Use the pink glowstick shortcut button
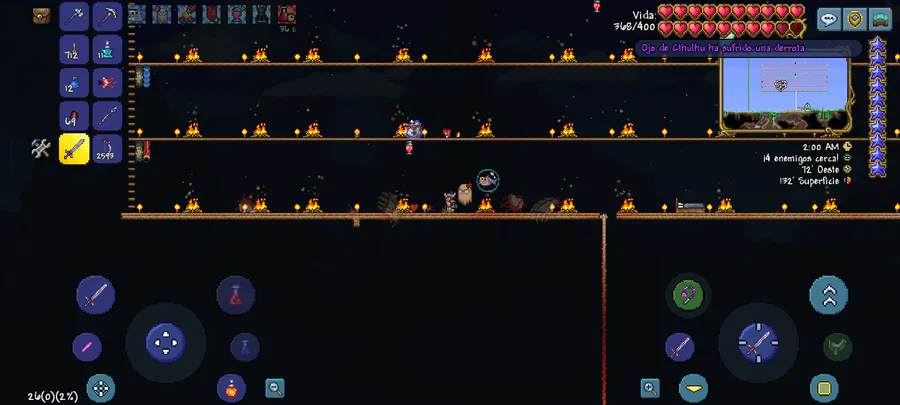 [x=87, y=347]
